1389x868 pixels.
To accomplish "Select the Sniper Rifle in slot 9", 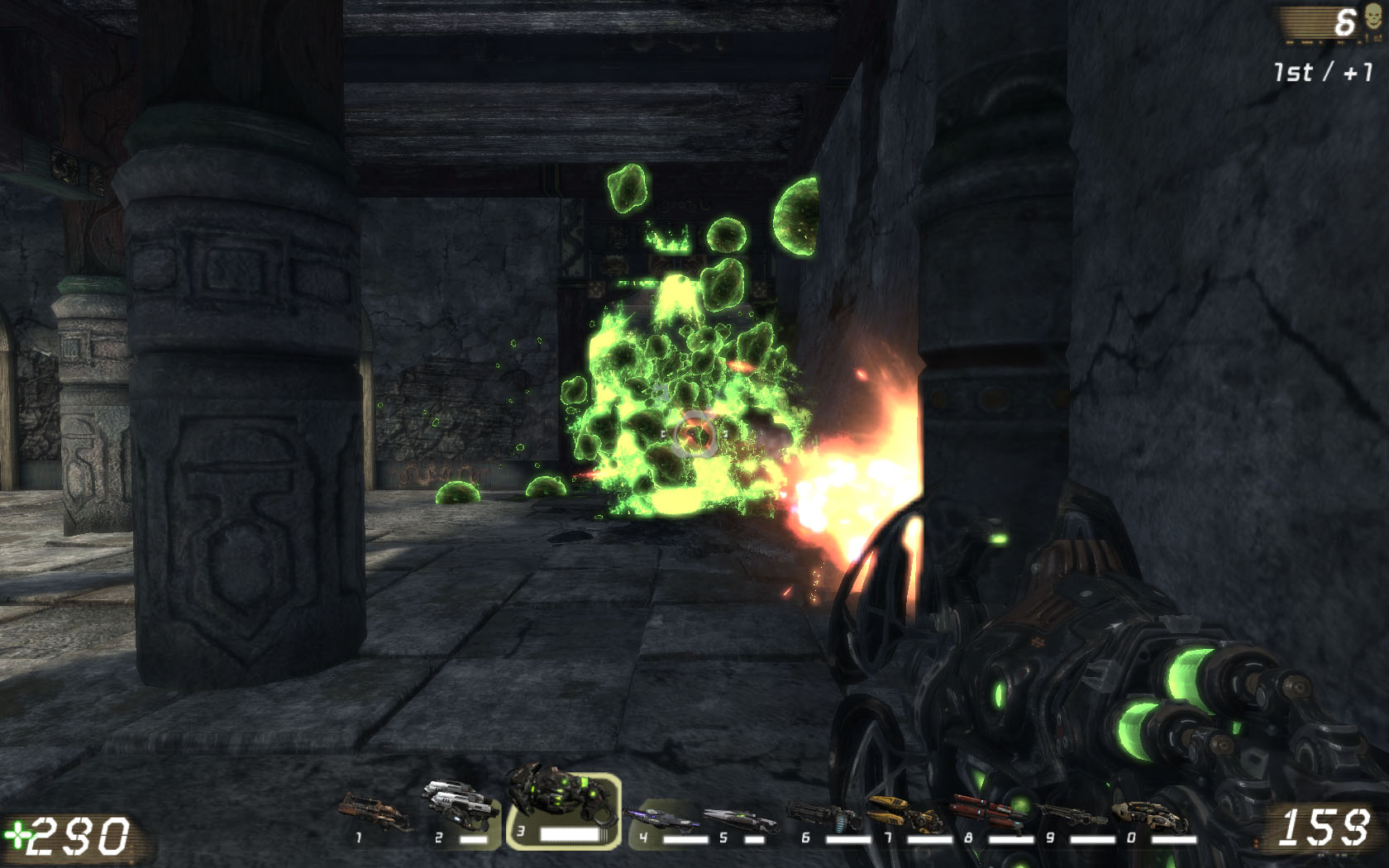I will (1070, 816).
